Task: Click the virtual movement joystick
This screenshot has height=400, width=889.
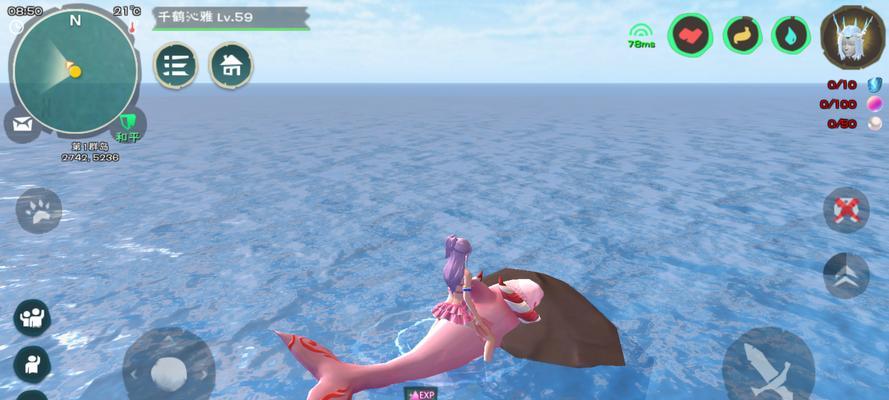Action: (168, 370)
